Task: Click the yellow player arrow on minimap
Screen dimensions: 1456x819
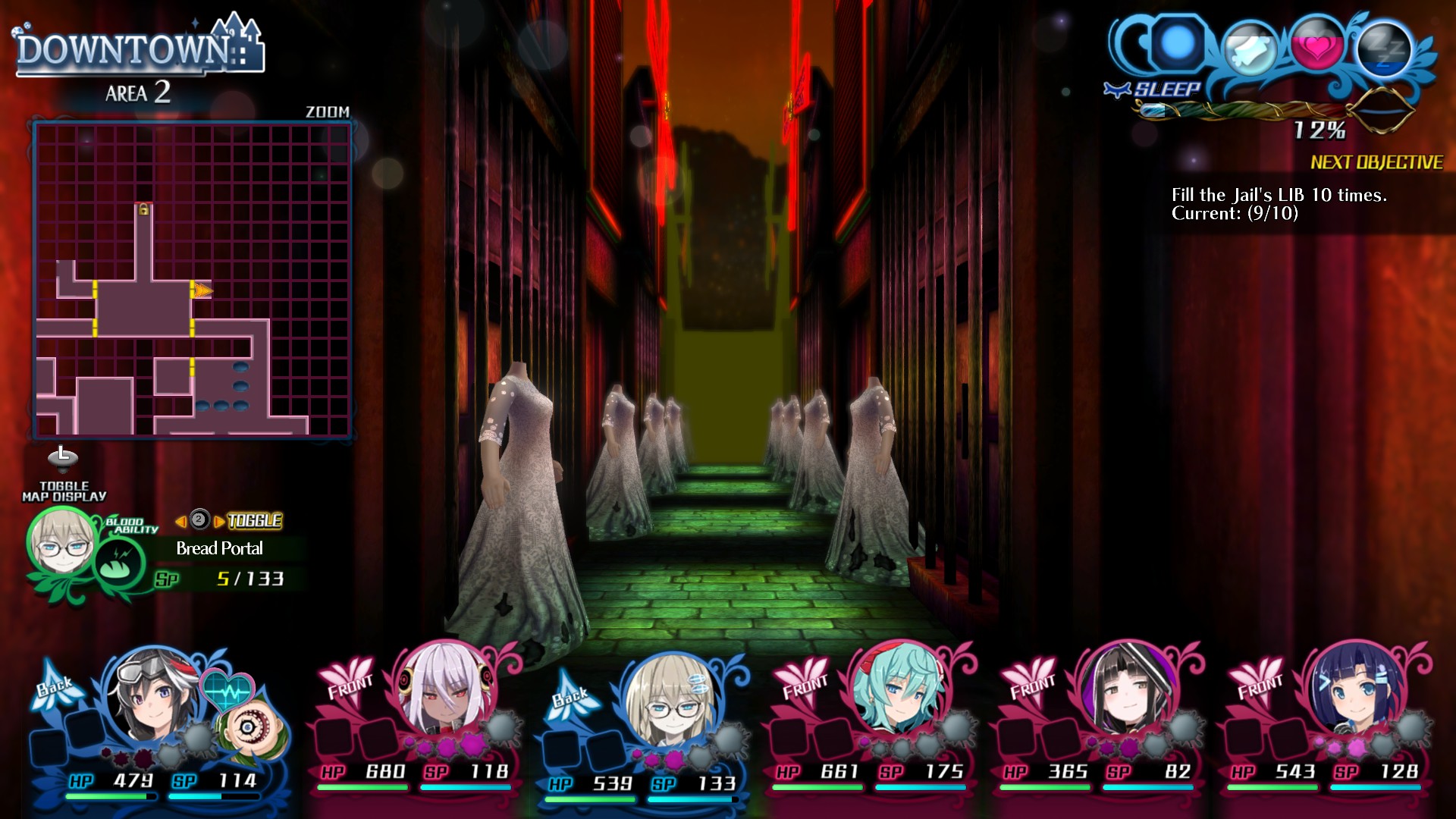Action: pos(202,290)
